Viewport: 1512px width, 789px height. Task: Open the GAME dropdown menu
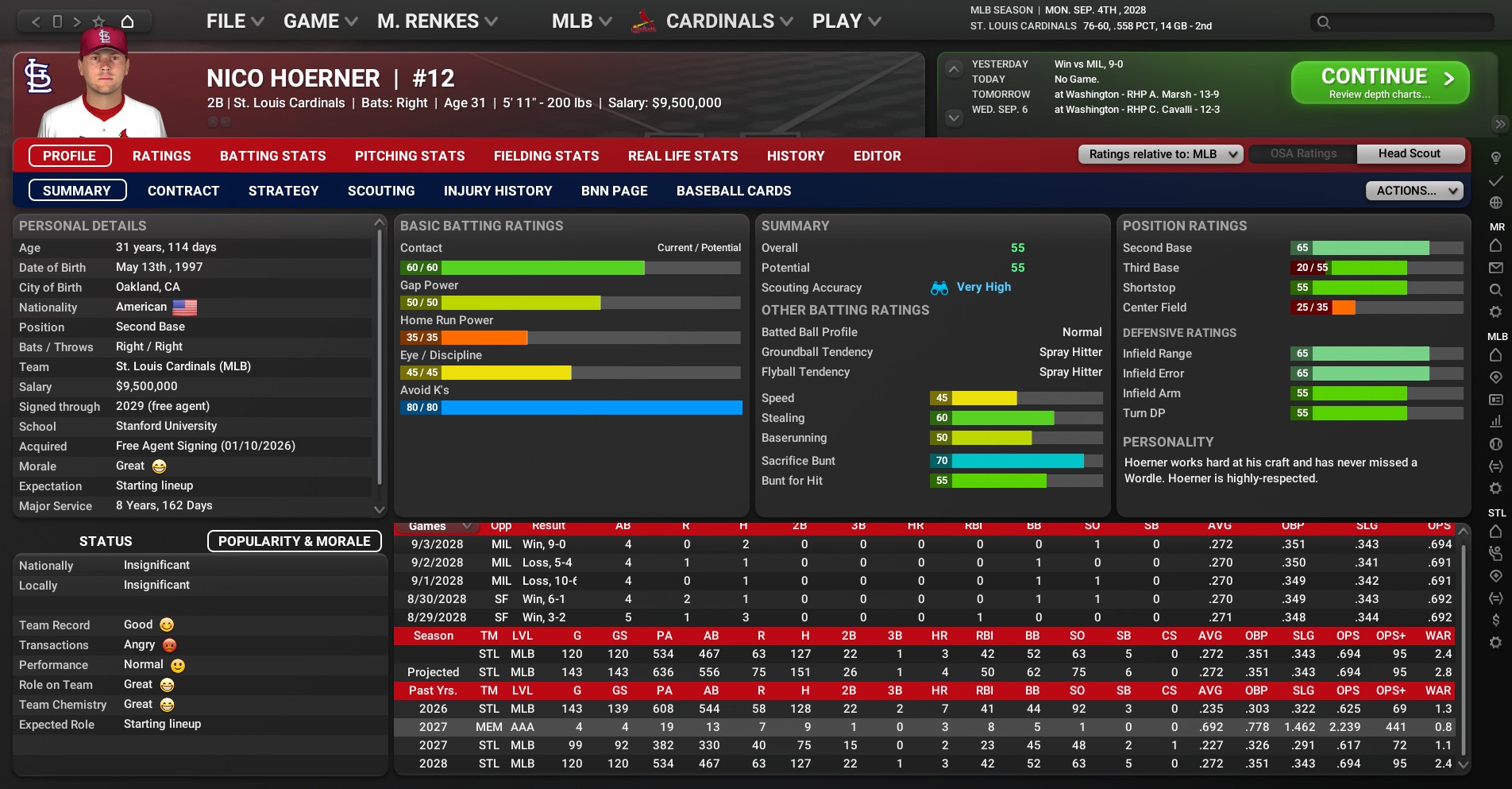[320, 21]
